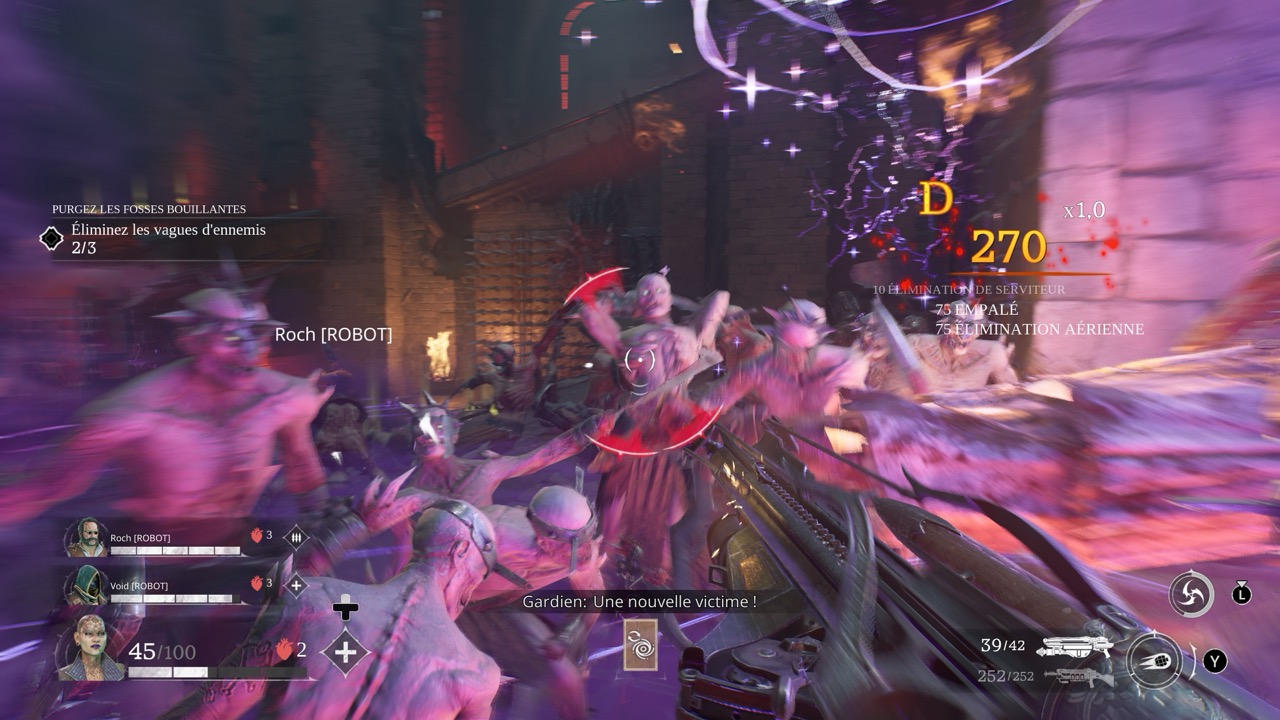Click Roch's ammo-bars ability diamond
The height and width of the screenshot is (720, 1280).
point(296,538)
